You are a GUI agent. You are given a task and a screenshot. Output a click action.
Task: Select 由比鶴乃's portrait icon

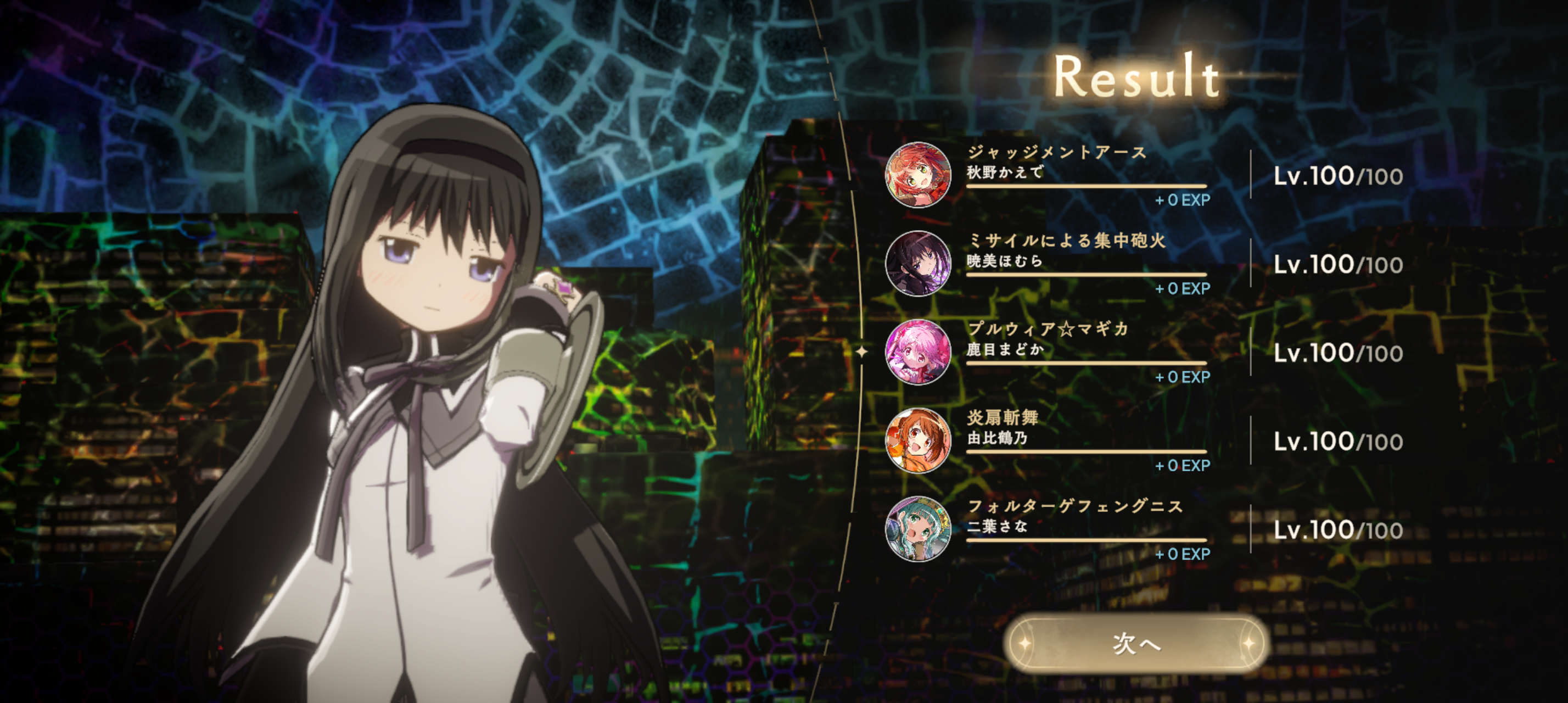[918, 440]
